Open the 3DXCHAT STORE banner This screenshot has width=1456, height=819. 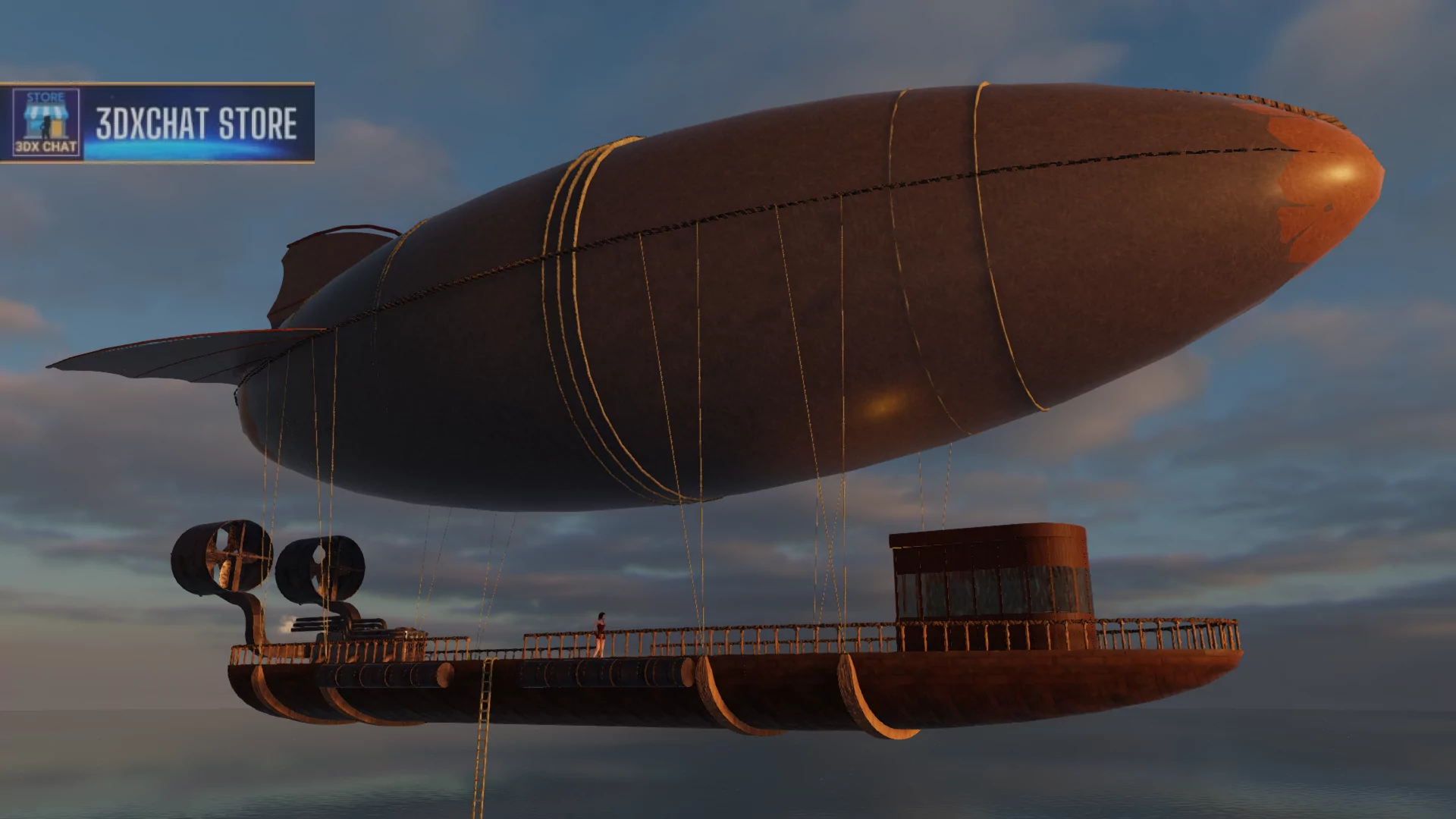tap(196, 124)
